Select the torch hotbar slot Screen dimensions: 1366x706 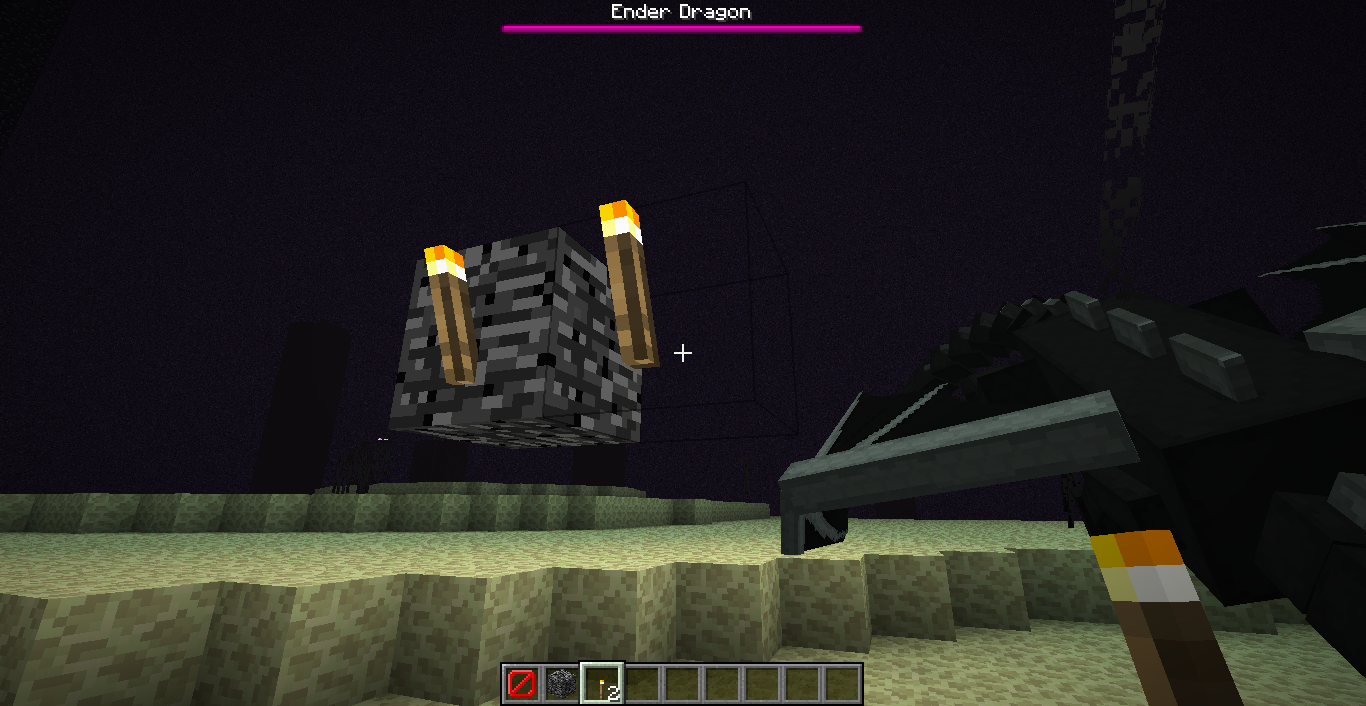pyautogui.click(x=602, y=684)
